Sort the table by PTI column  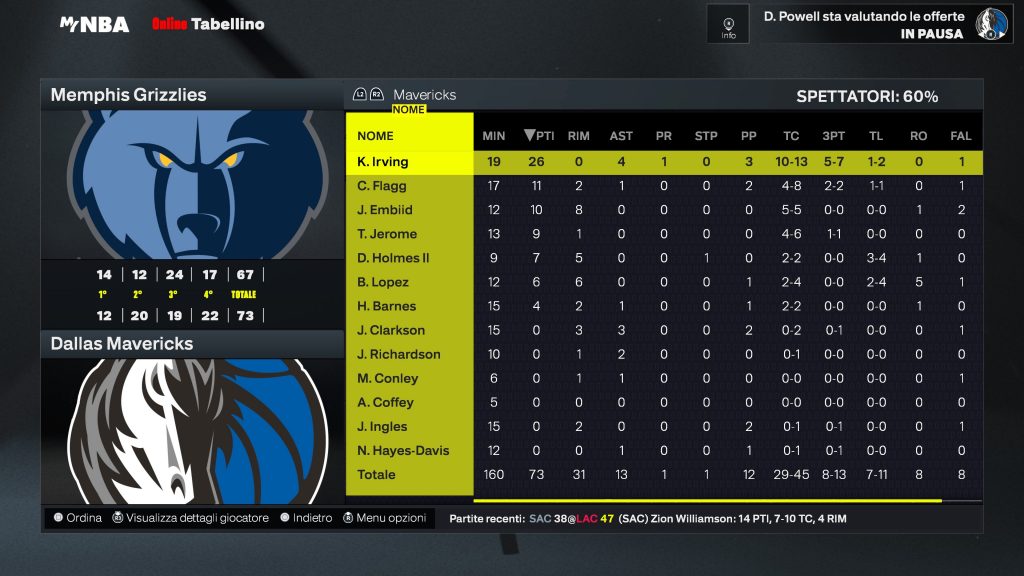(539, 136)
